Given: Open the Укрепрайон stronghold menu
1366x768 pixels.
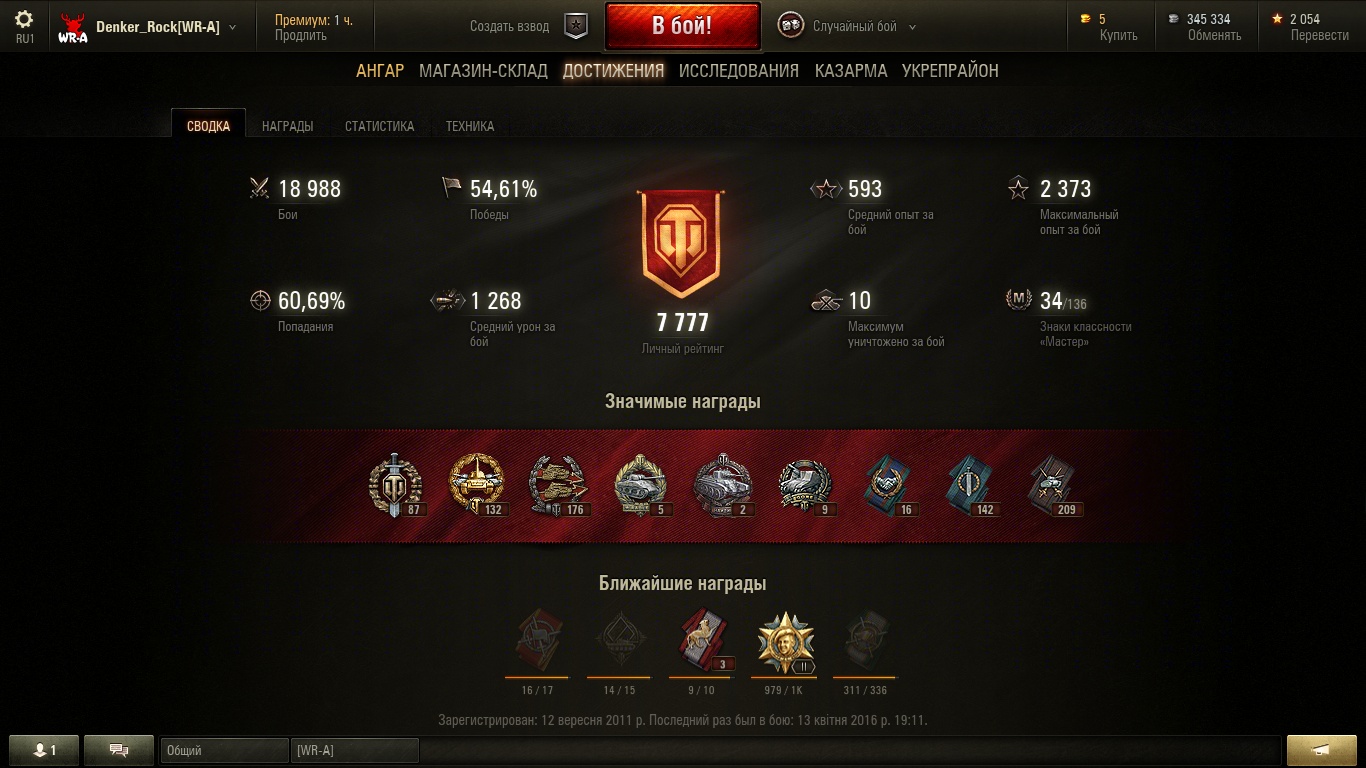Looking at the screenshot, I should (x=950, y=70).
